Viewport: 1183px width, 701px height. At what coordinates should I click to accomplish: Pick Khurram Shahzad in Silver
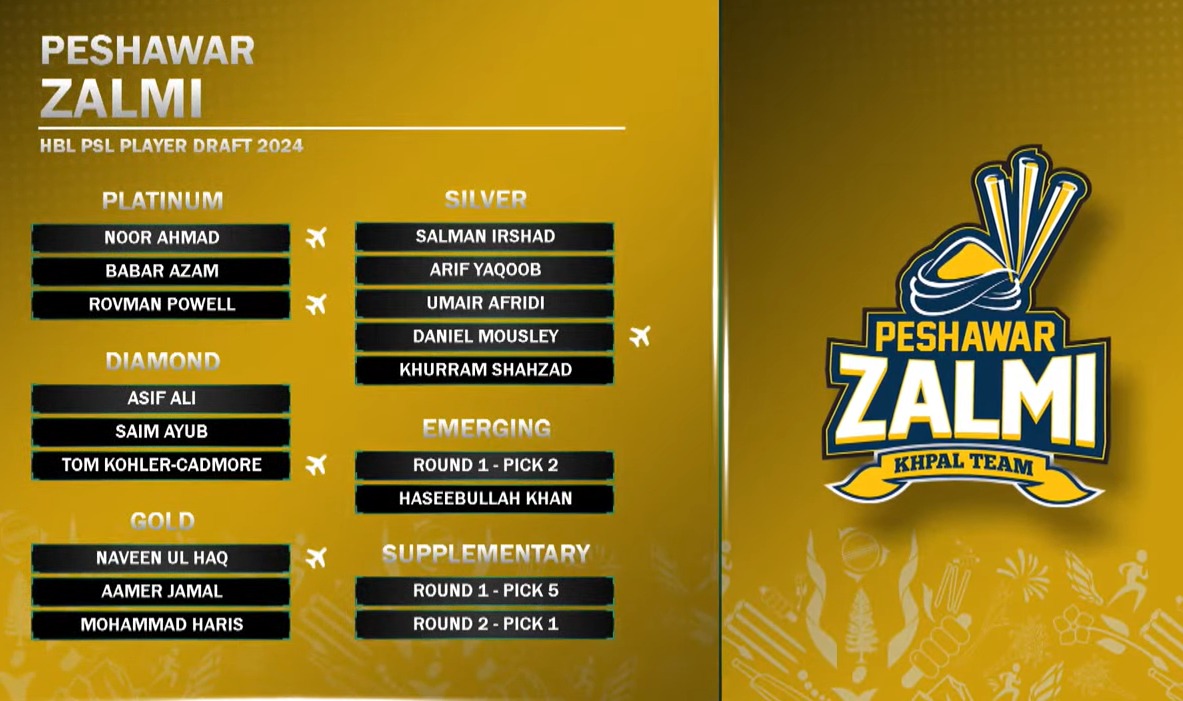485,370
